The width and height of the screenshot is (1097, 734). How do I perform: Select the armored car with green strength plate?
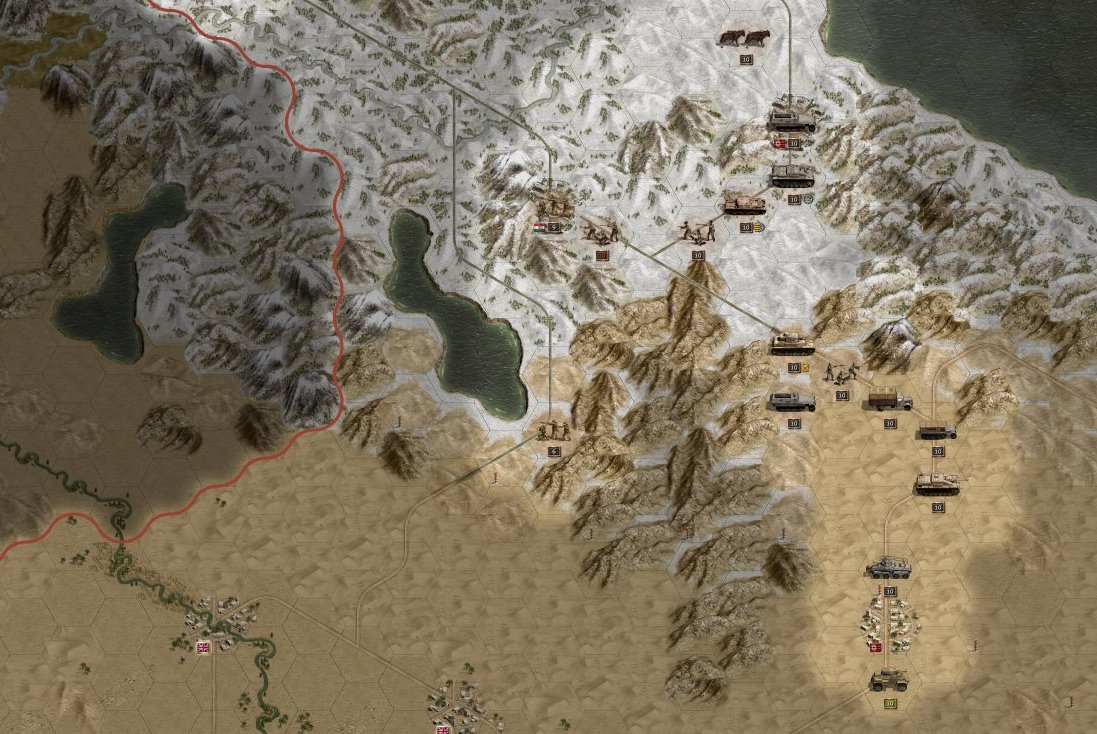tap(888, 681)
